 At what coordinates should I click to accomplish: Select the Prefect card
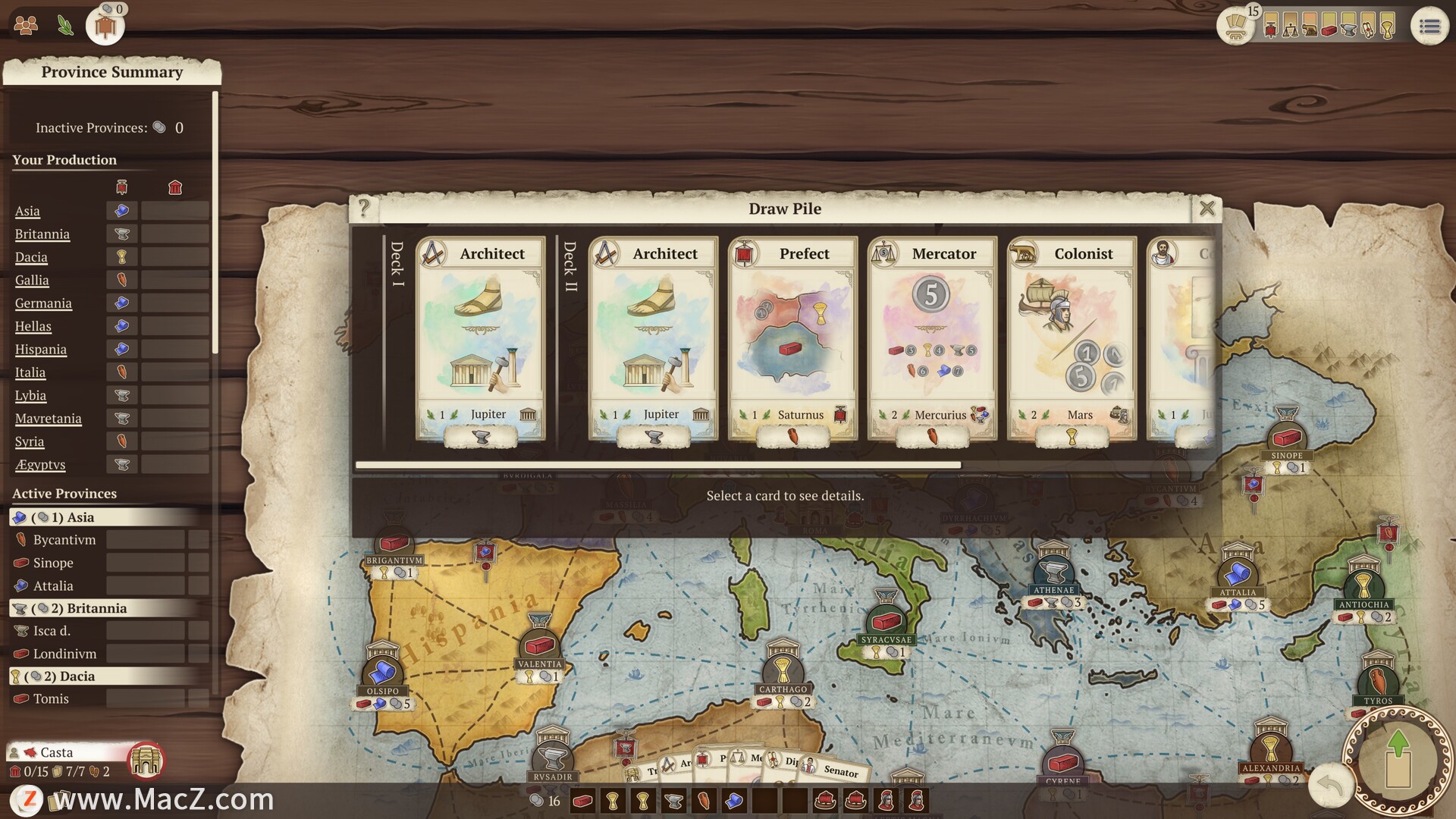pyautogui.click(x=792, y=338)
